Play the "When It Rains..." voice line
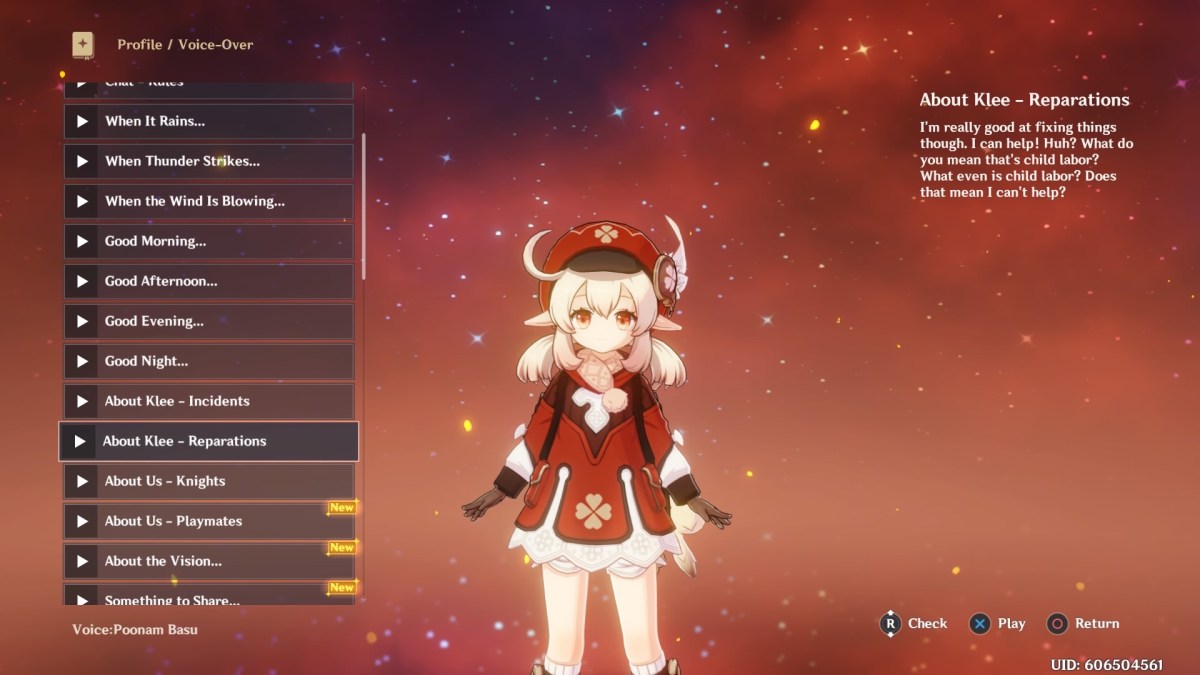This screenshot has width=1200, height=675. pos(208,121)
